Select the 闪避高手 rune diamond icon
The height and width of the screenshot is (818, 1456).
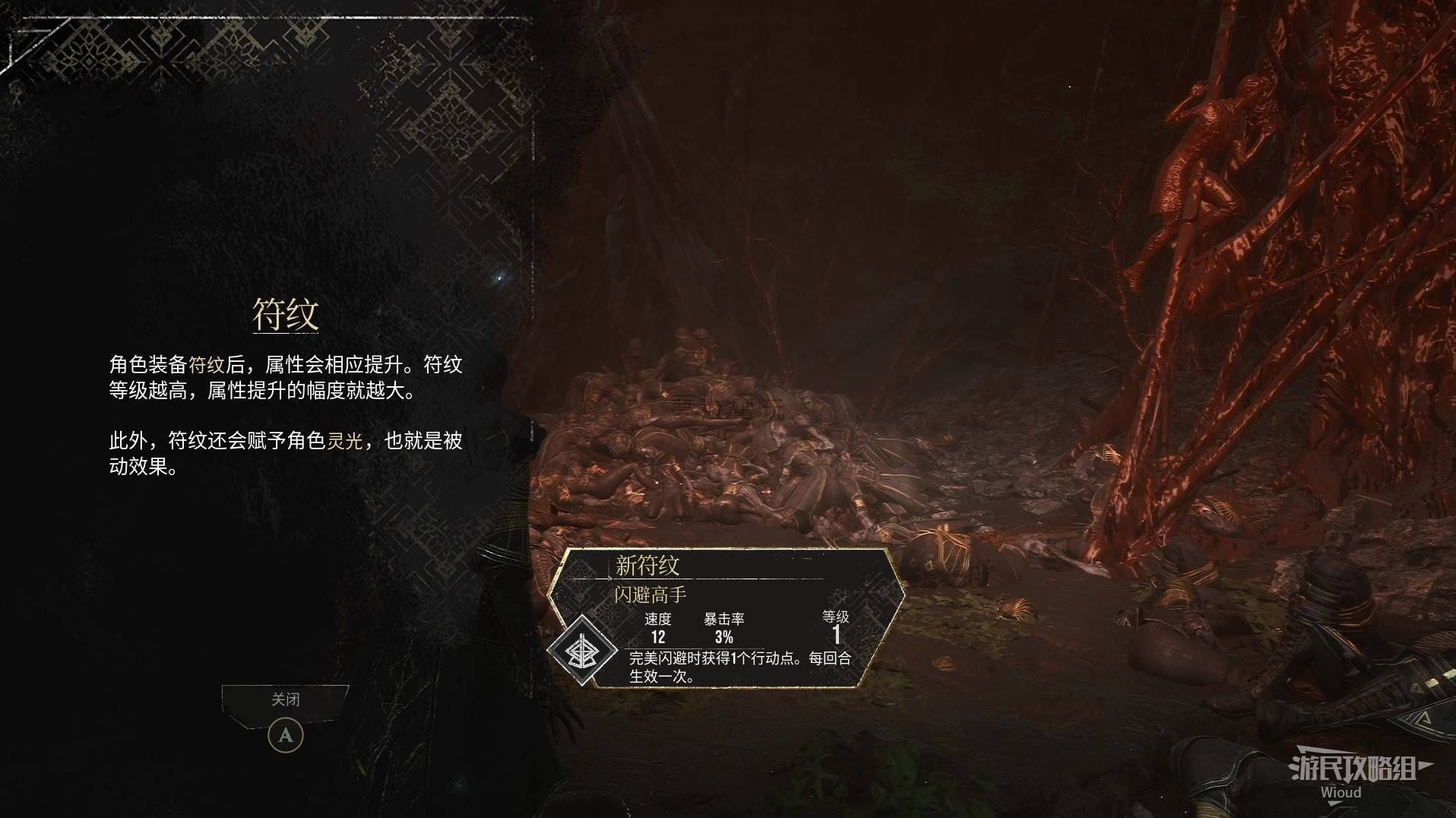(583, 651)
